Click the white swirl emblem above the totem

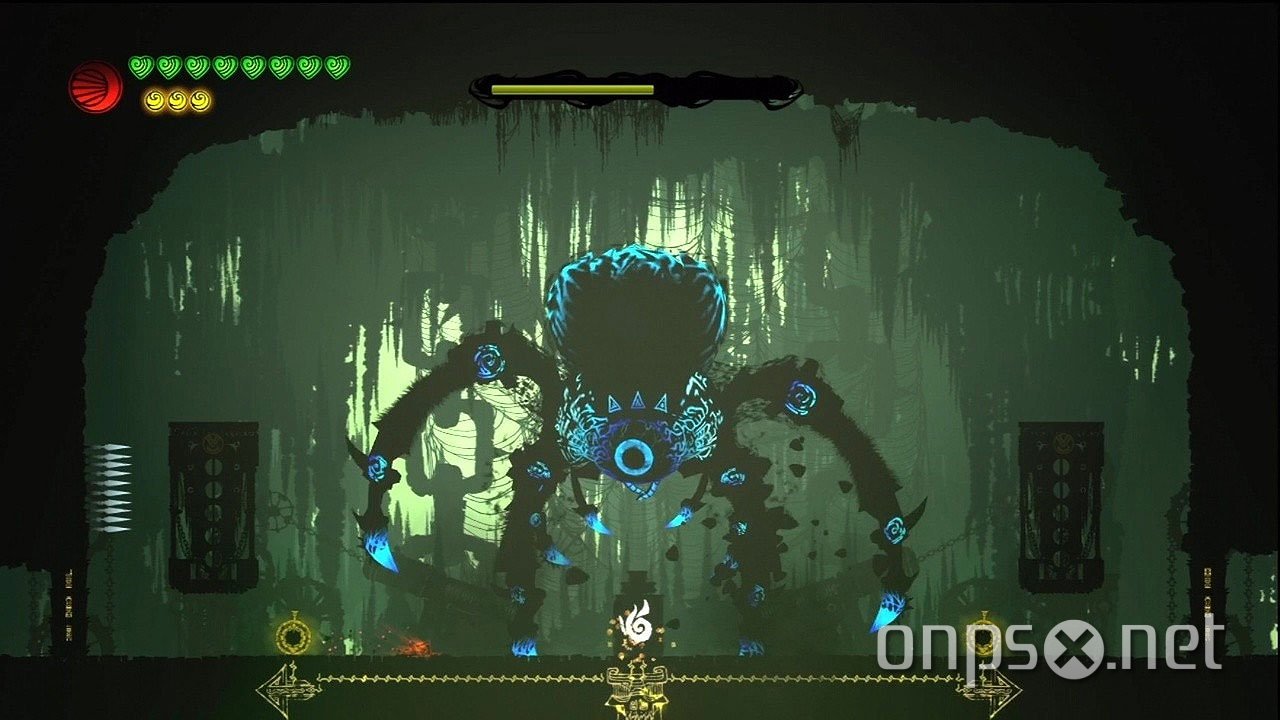pos(637,622)
